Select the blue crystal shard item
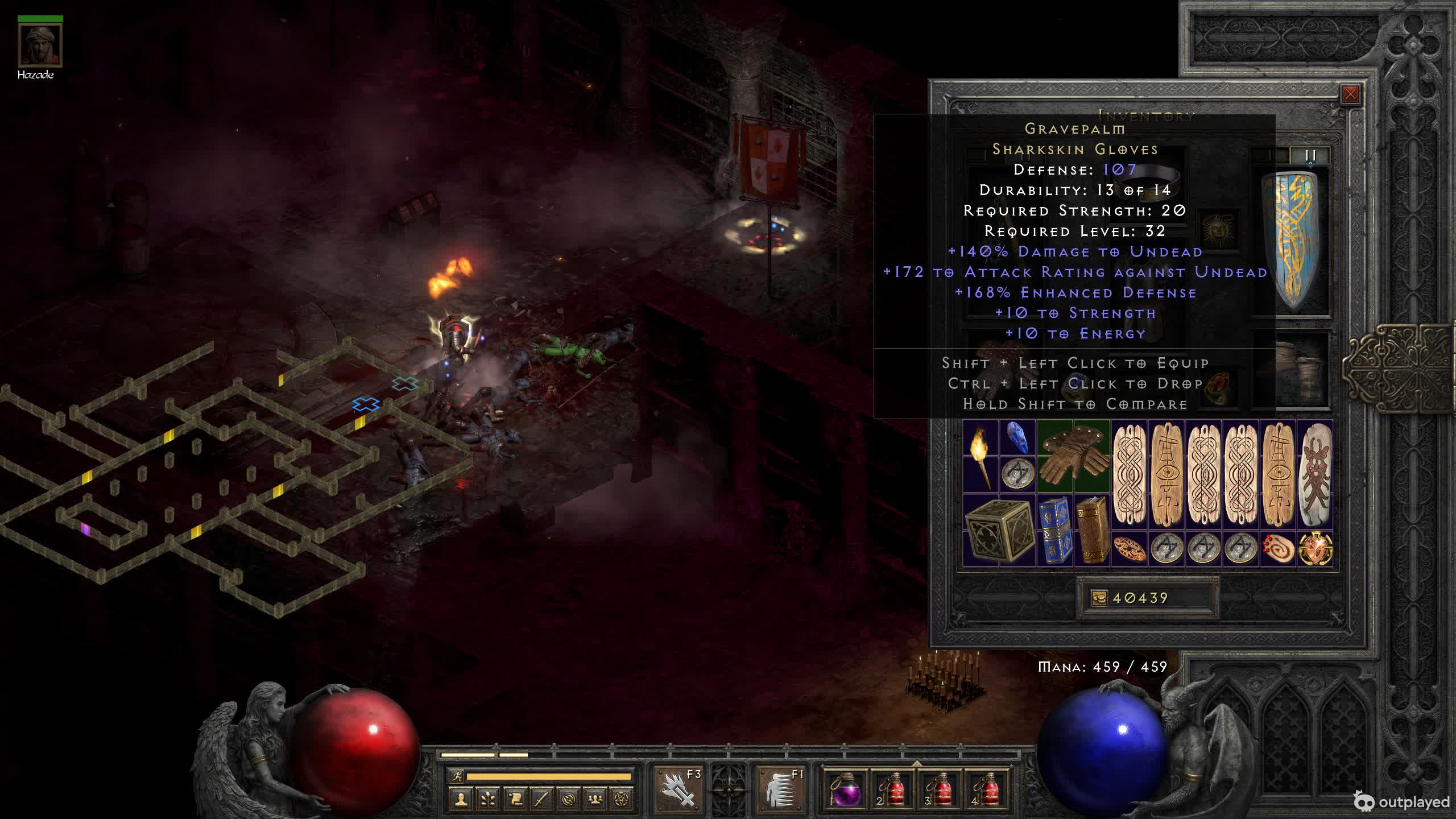The image size is (1456, 819). (x=1017, y=439)
